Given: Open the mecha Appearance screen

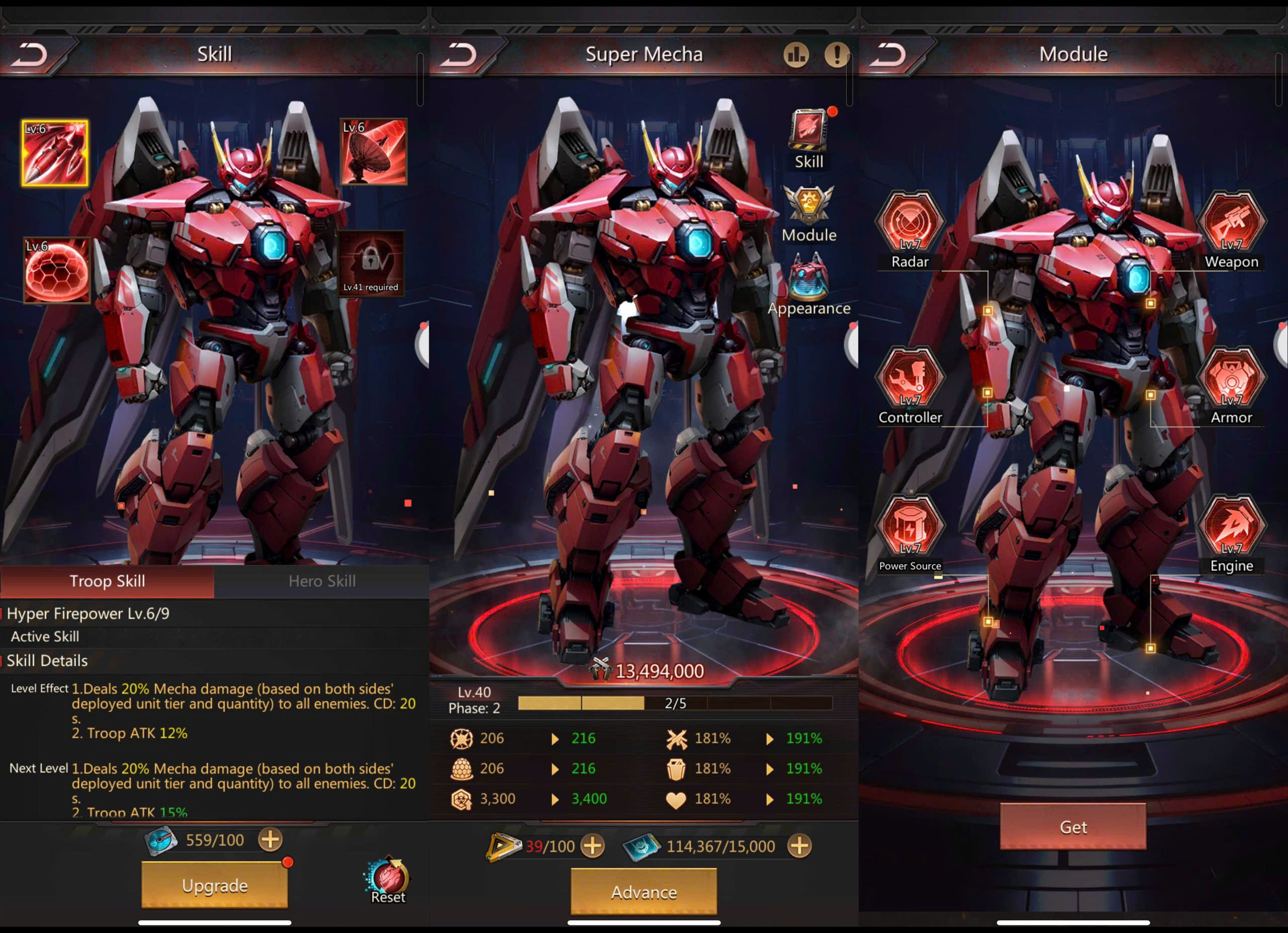Looking at the screenshot, I should pos(809,284).
